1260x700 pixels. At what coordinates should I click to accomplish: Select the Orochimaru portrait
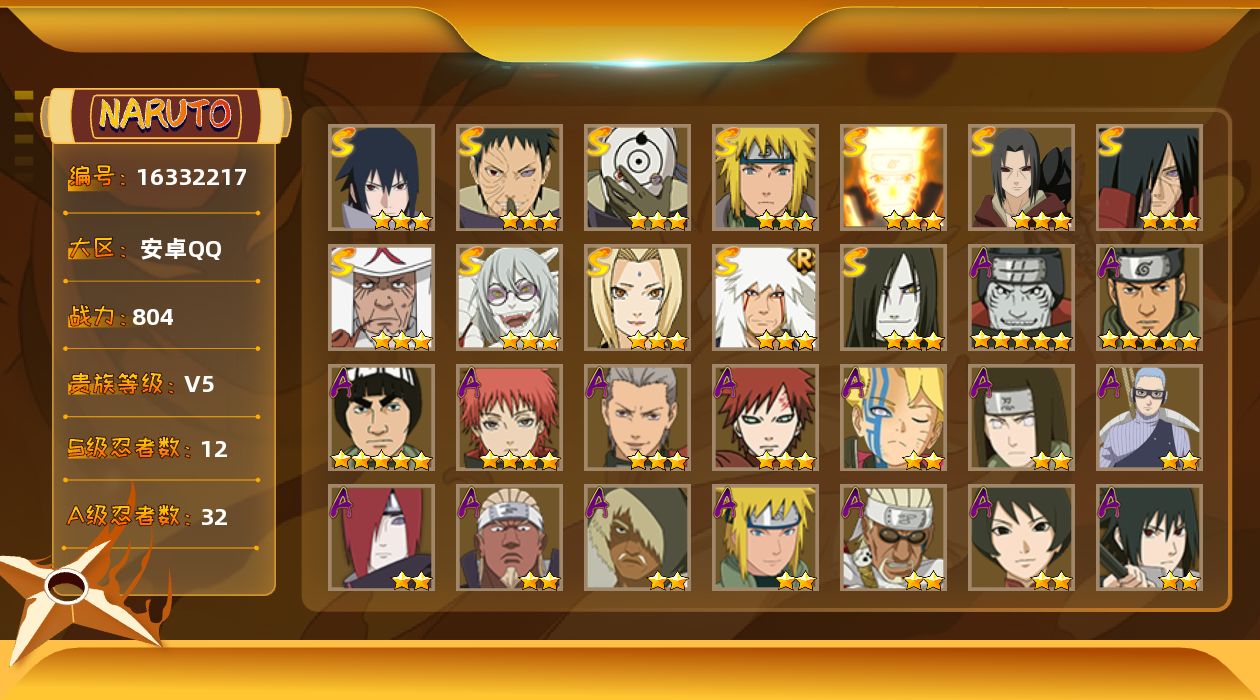(893, 297)
